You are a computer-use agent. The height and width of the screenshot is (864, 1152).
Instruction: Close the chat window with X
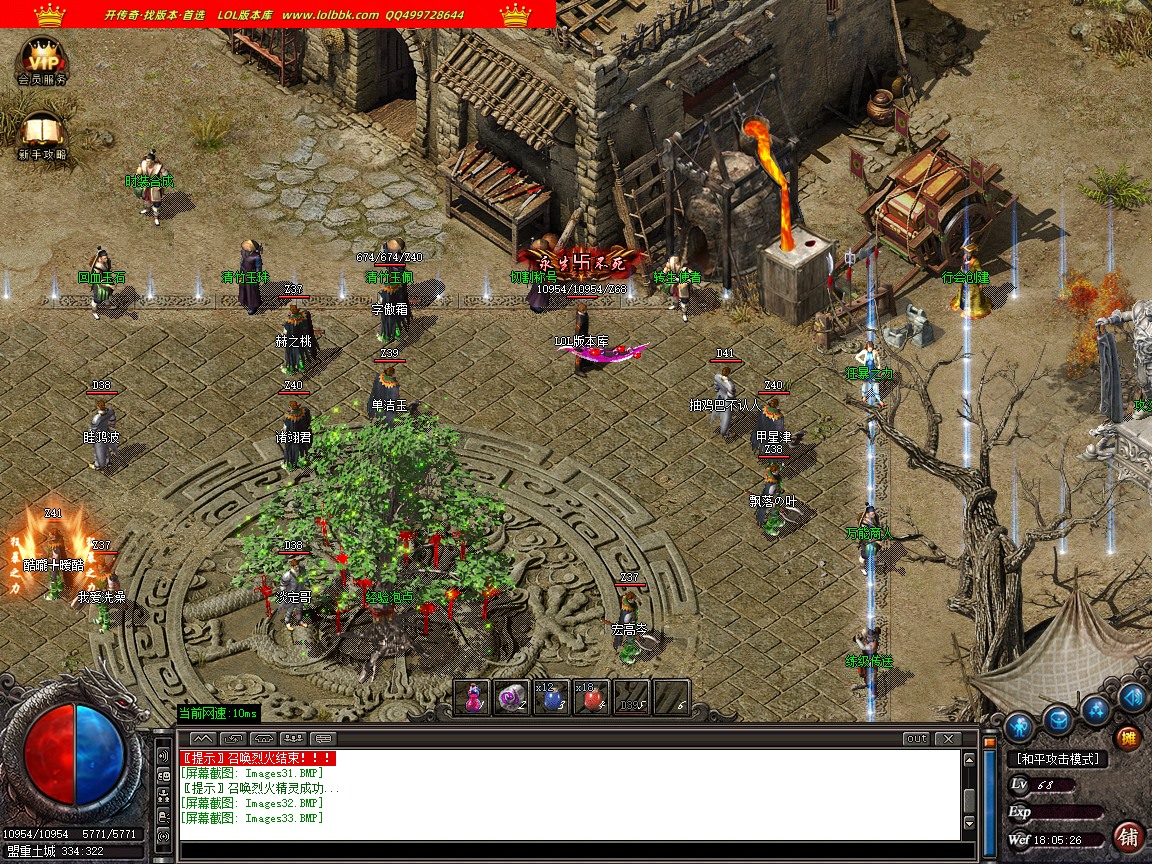point(947,739)
